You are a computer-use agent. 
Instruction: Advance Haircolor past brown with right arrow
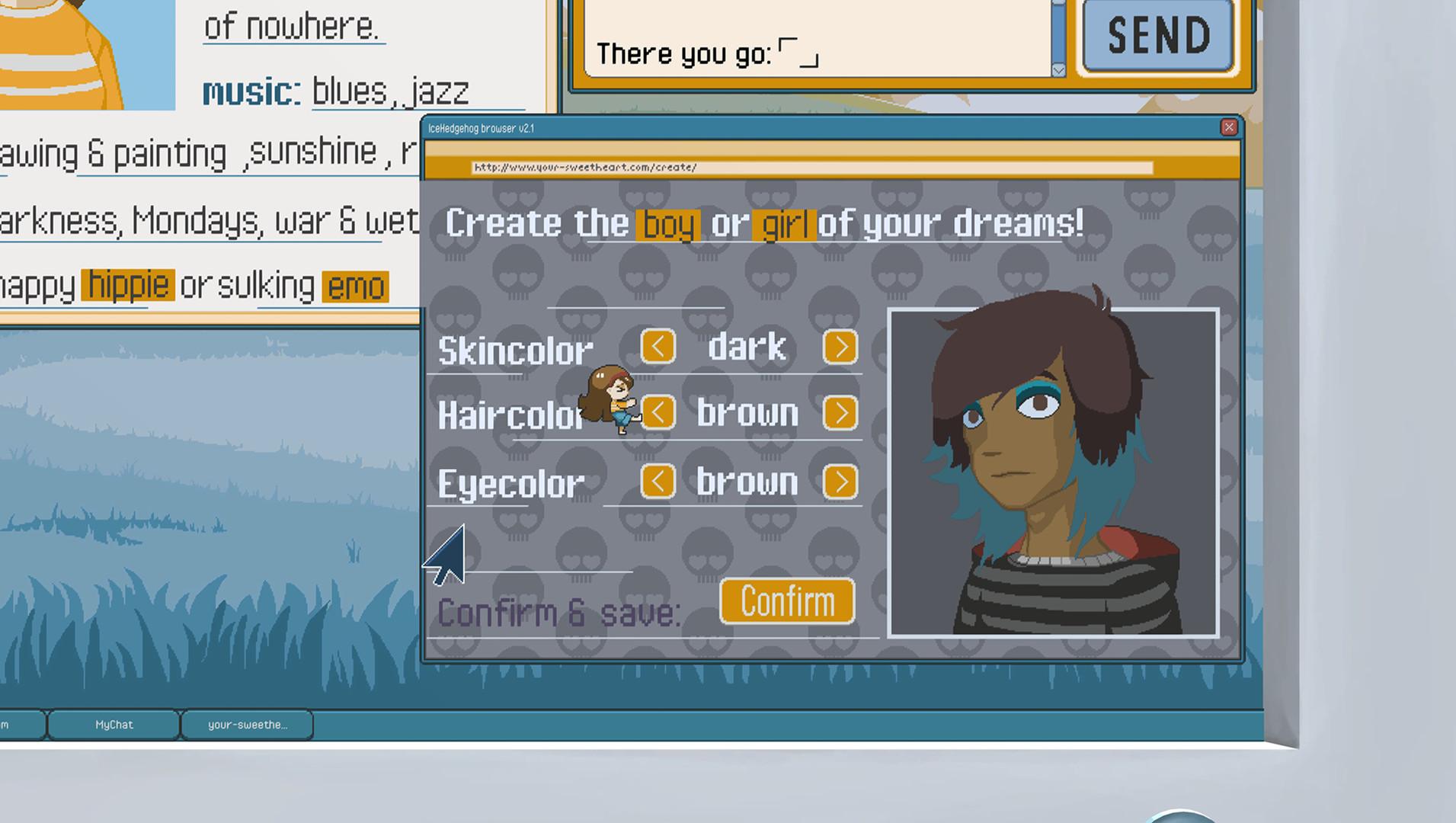[841, 412]
